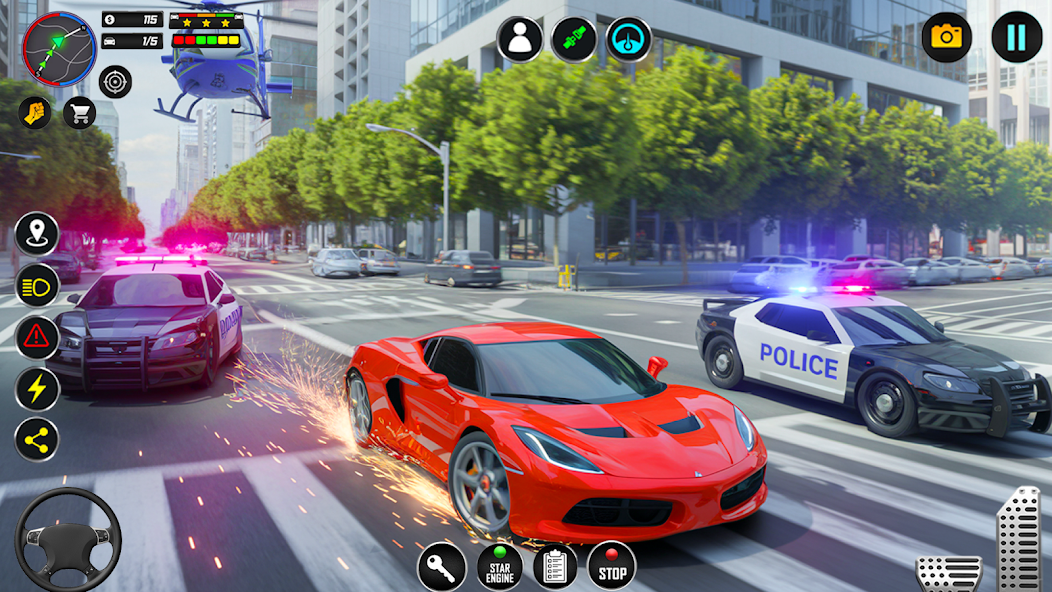The image size is (1052, 592).
Task: Tap the tall accelerator pedal
Action: coord(1018,538)
